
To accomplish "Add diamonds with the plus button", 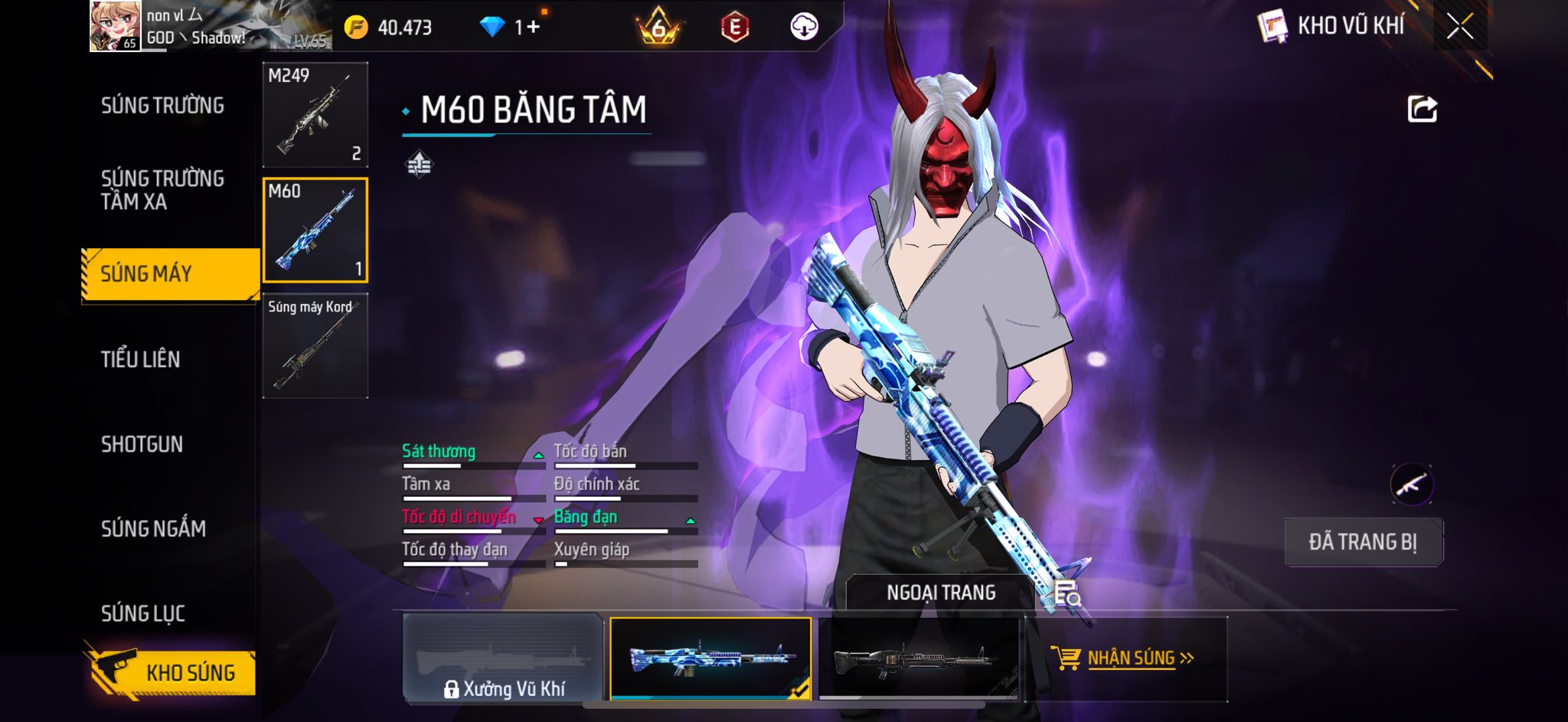I will (x=533, y=28).
